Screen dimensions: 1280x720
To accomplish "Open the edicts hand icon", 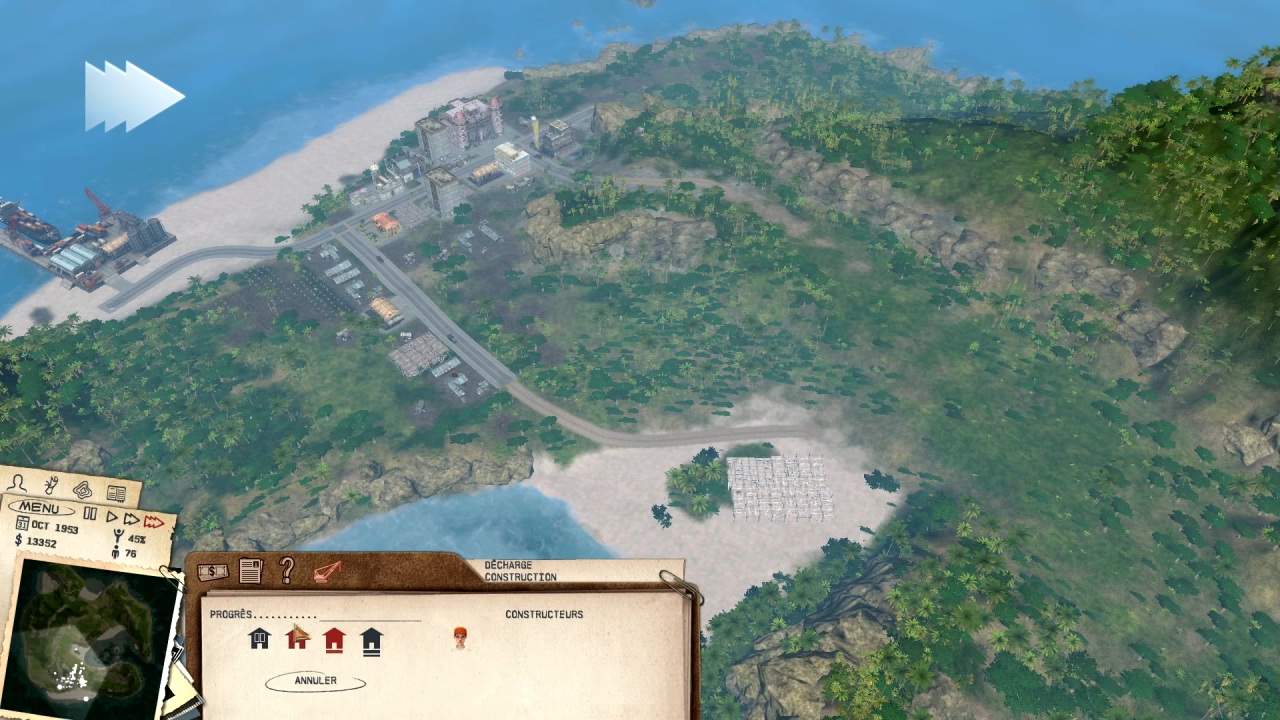I will pos(50,487).
